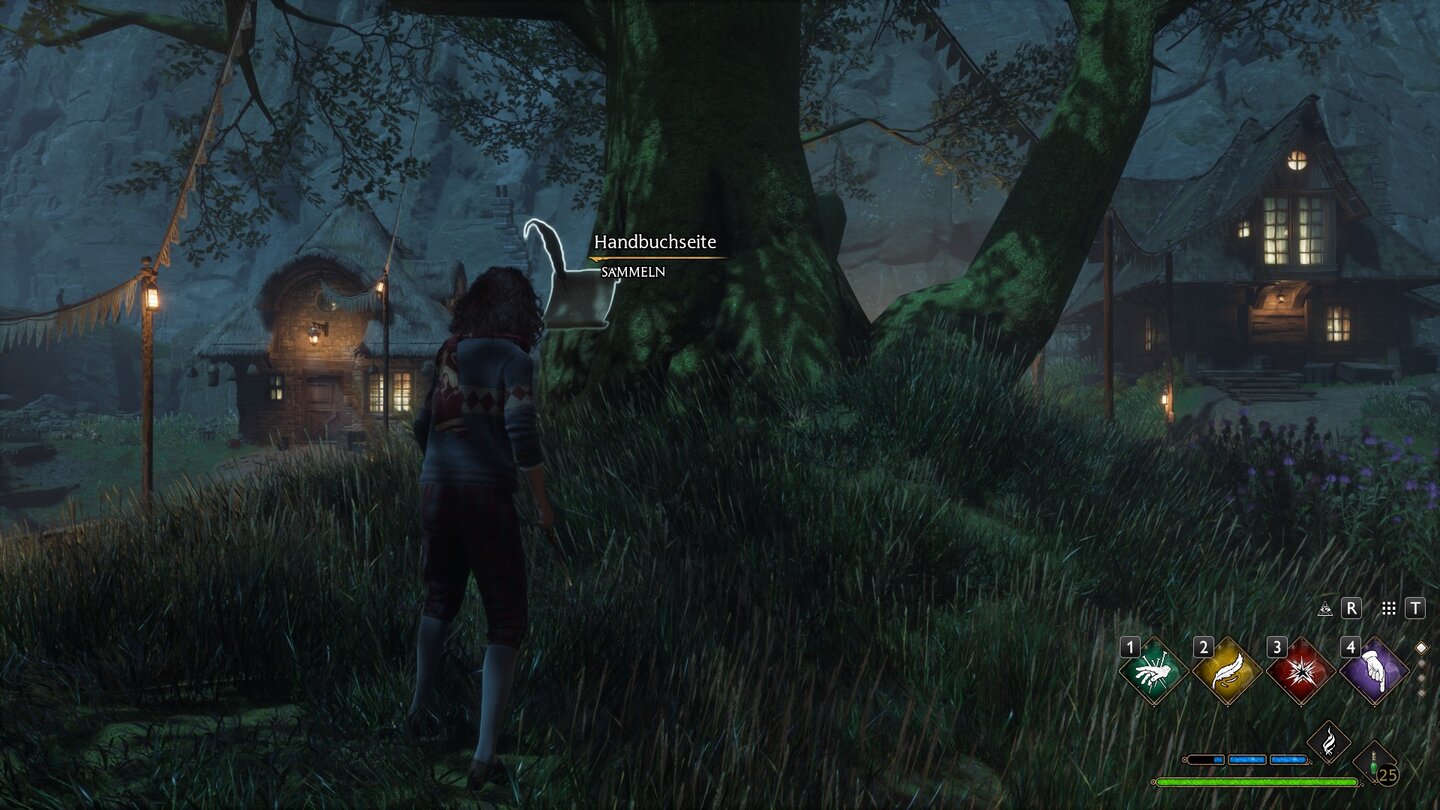
Task: Click the Wiggenweld potion icon showing 25
Action: click(1373, 763)
